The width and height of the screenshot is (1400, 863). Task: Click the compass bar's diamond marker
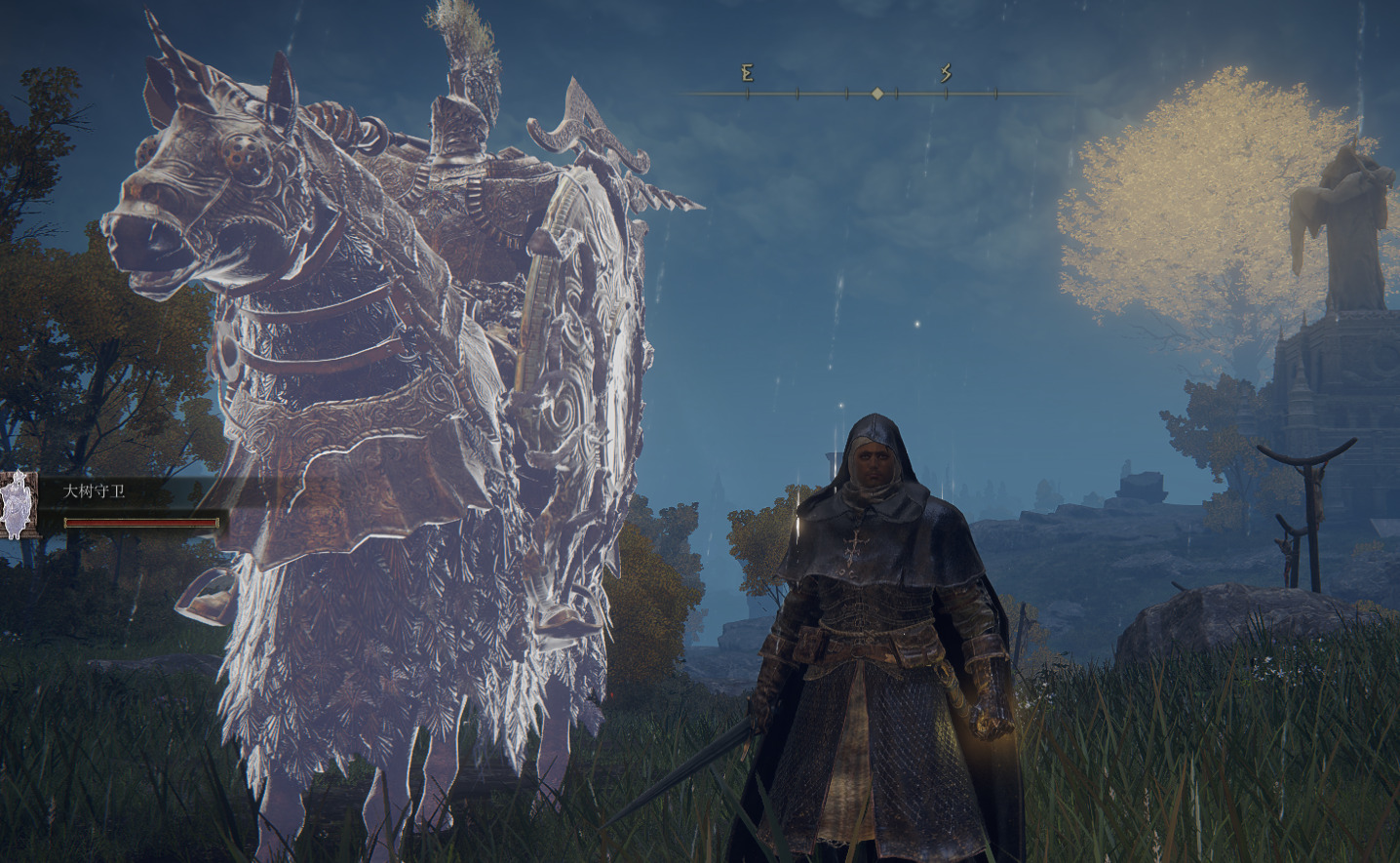tap(877, 94)
